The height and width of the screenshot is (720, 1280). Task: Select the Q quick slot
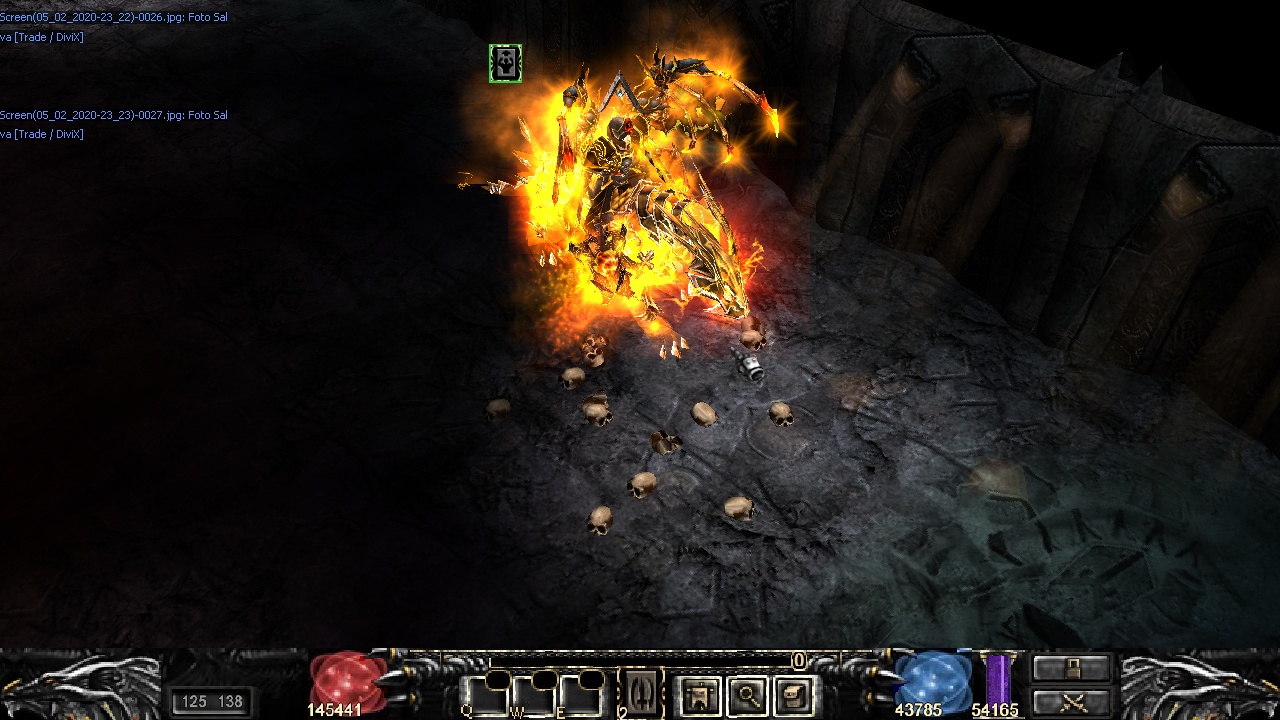(485, 696)
